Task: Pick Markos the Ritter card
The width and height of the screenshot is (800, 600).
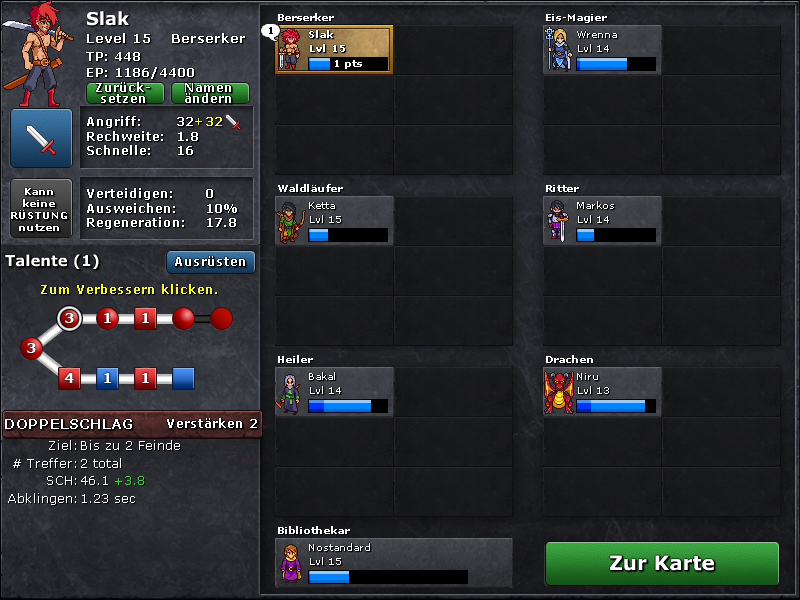Action: 602,220
